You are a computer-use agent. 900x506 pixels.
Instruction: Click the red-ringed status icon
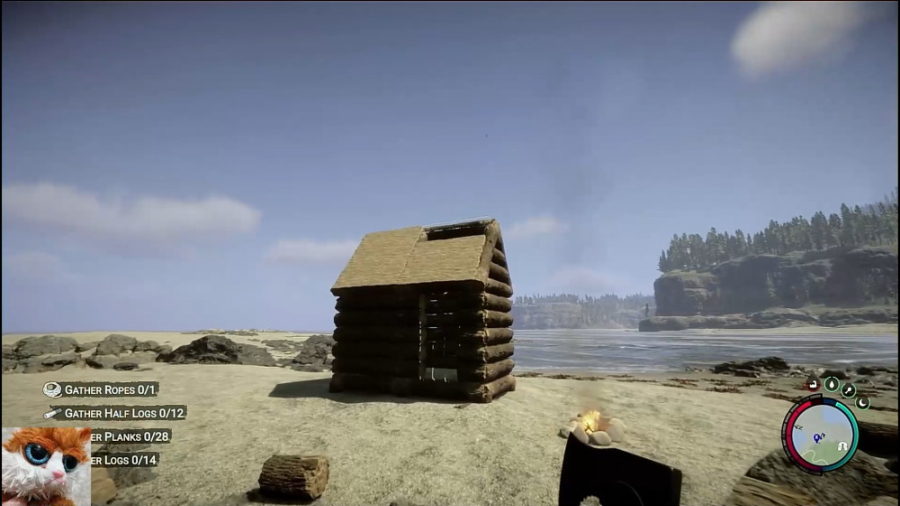813,384
